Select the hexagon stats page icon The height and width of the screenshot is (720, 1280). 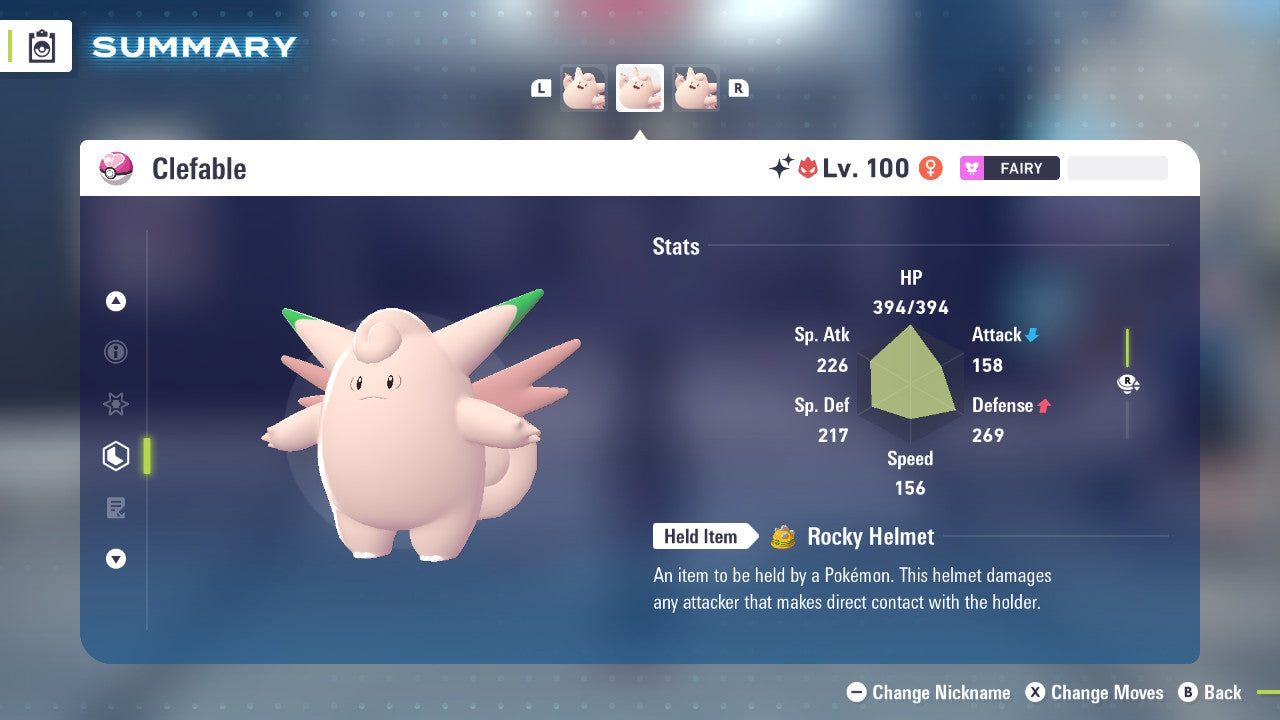coord(116,456)
